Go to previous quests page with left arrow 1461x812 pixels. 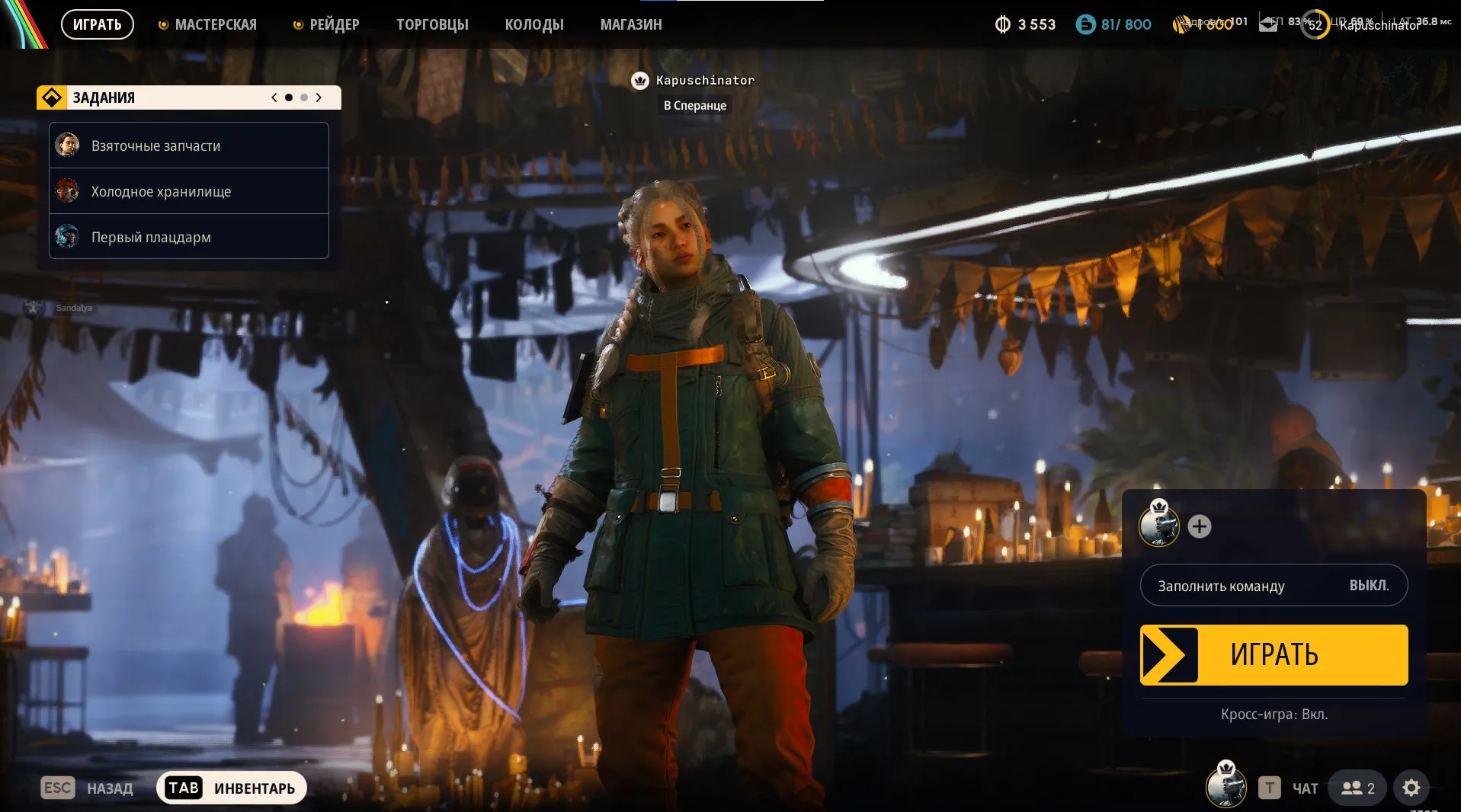tap(274, 98)
